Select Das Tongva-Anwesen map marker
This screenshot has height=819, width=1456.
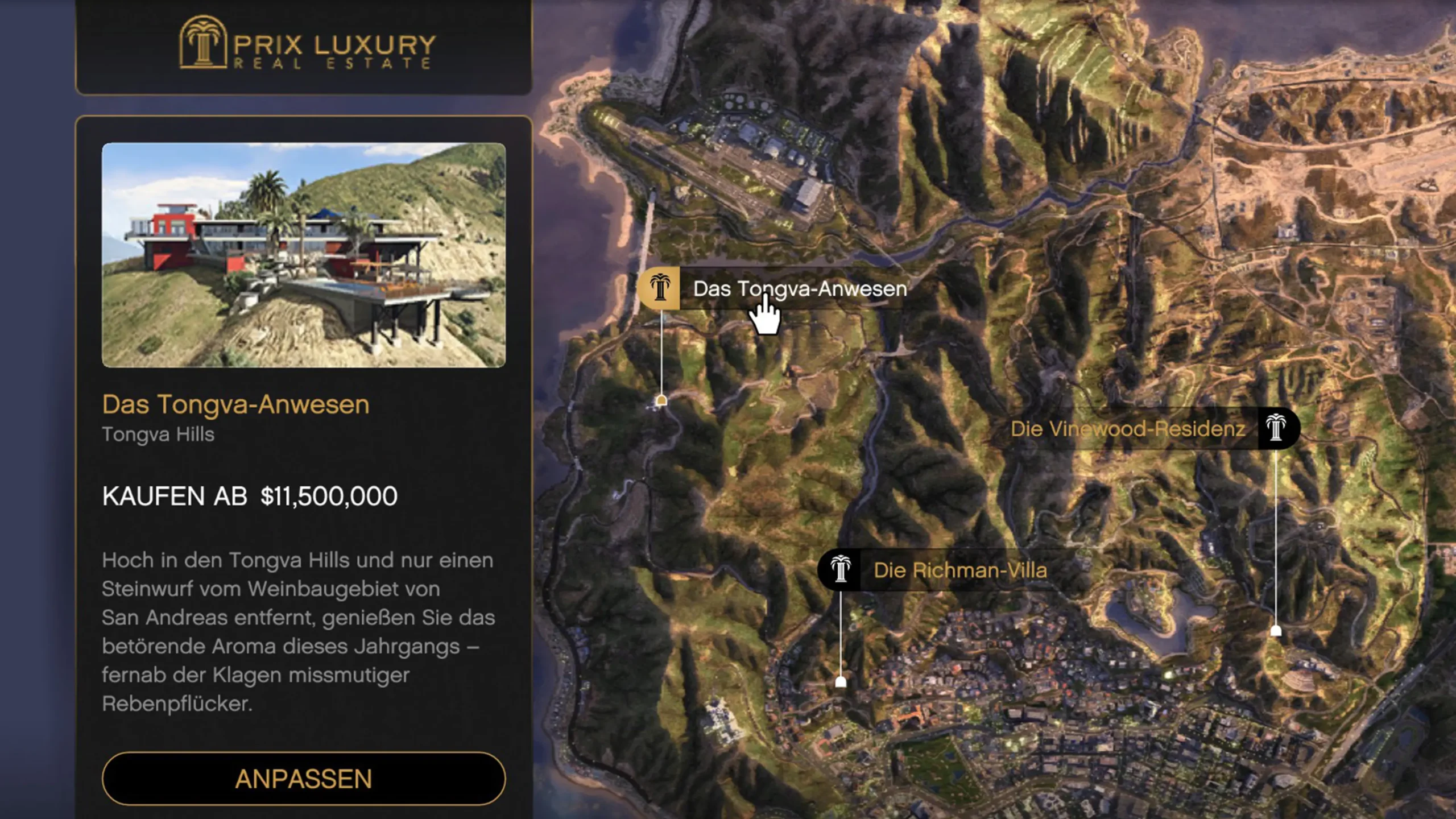coord(660,288)
